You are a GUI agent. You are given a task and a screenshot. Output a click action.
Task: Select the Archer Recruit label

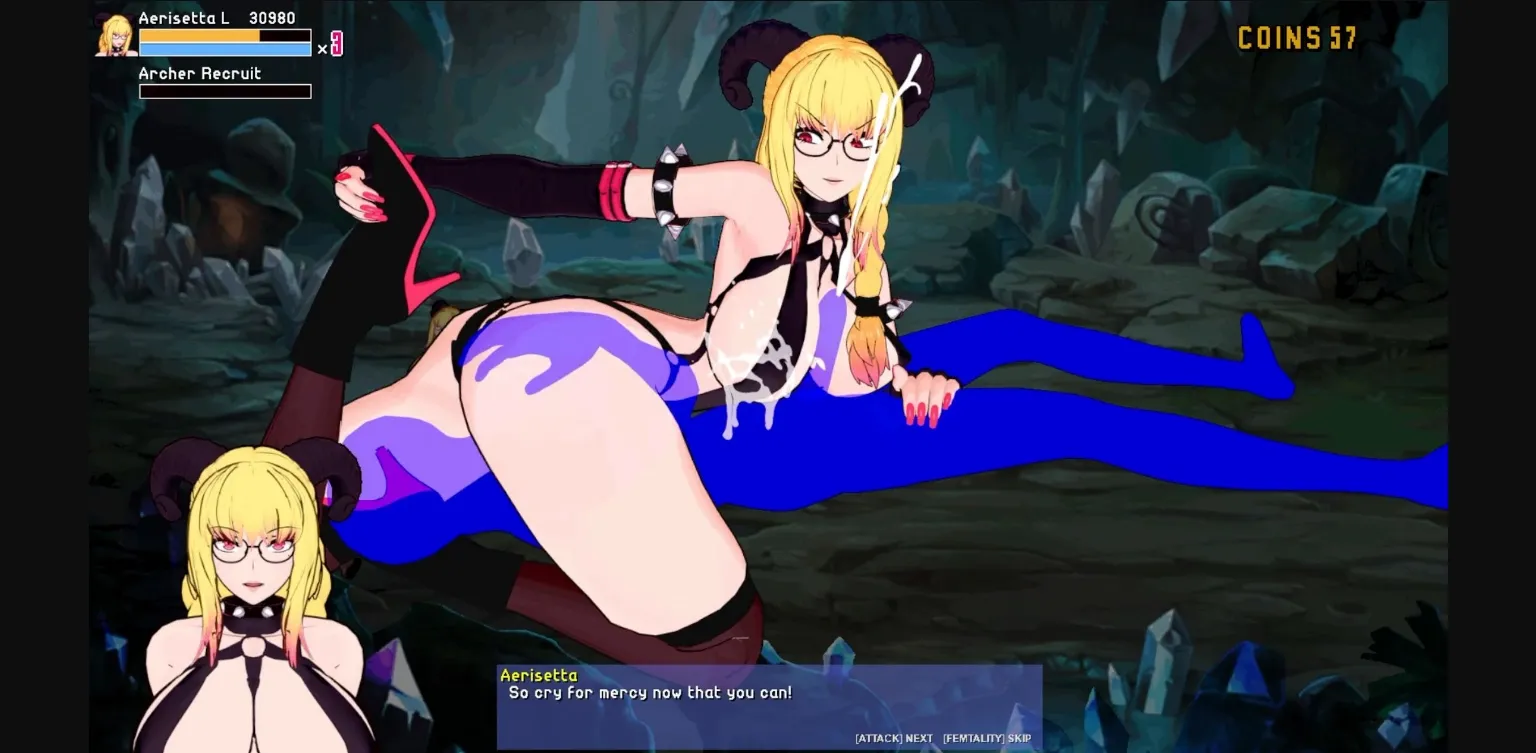click(x=198, y=73)
